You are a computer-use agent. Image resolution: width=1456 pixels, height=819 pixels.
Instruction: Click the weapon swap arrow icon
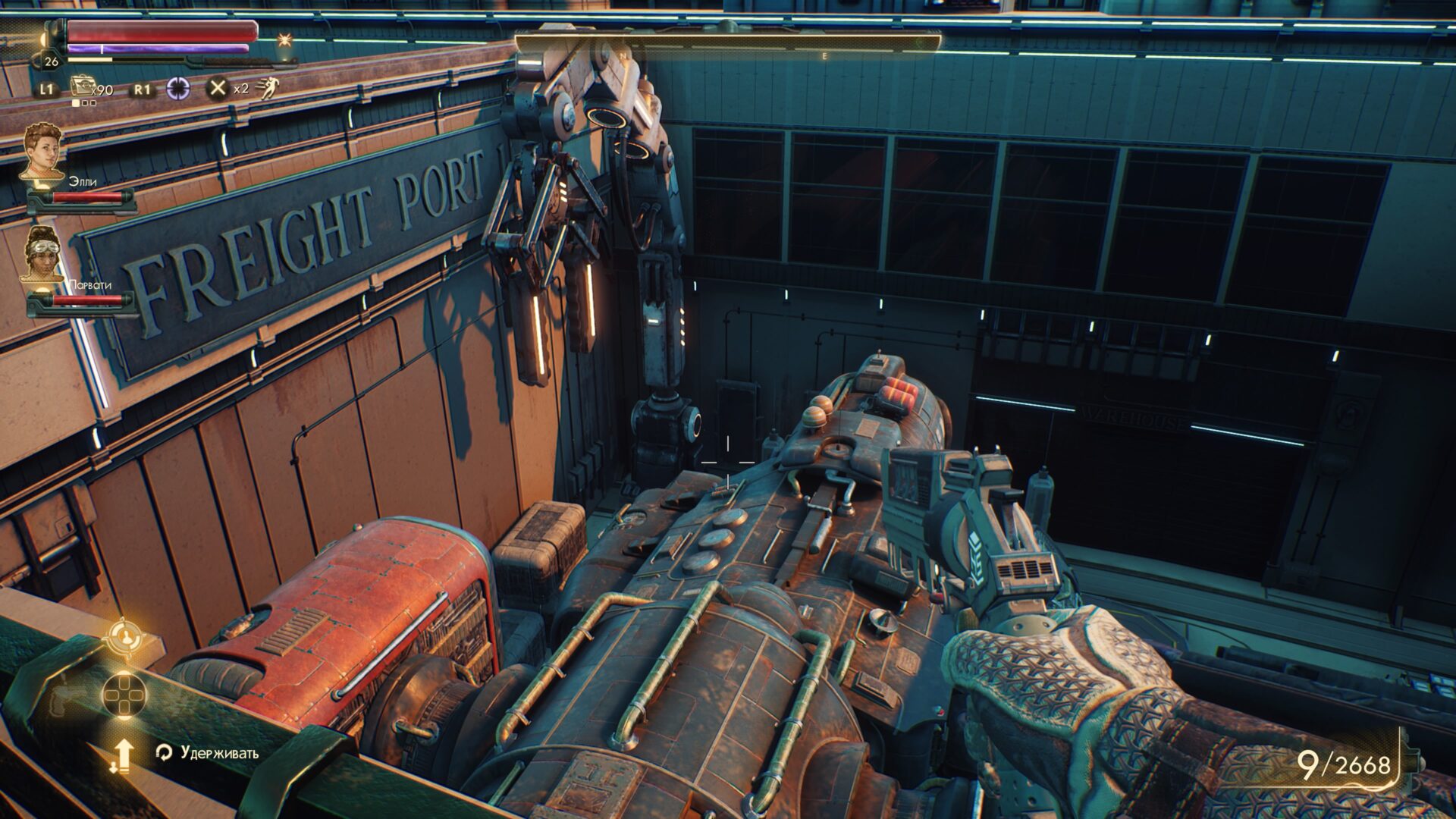pos(122,755)
